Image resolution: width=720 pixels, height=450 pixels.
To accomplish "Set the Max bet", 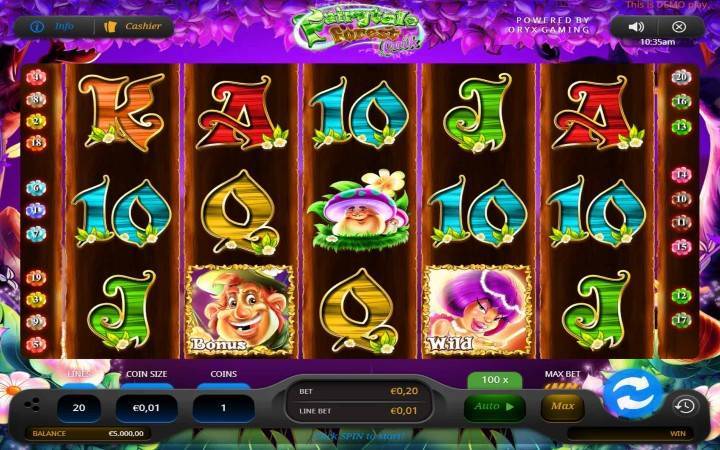I will 562,407.
